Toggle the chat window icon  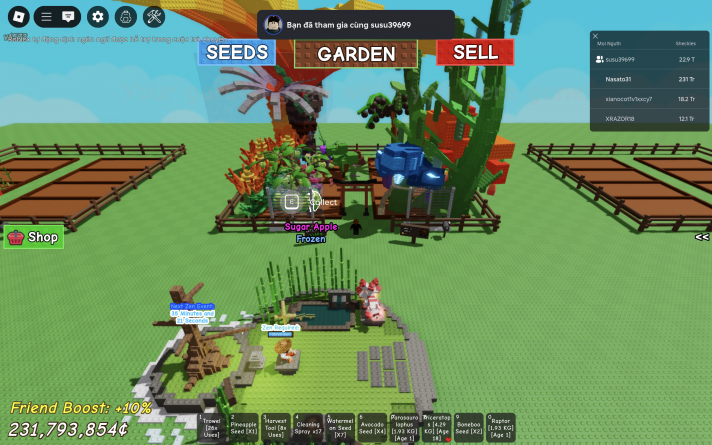pos(68,16)
